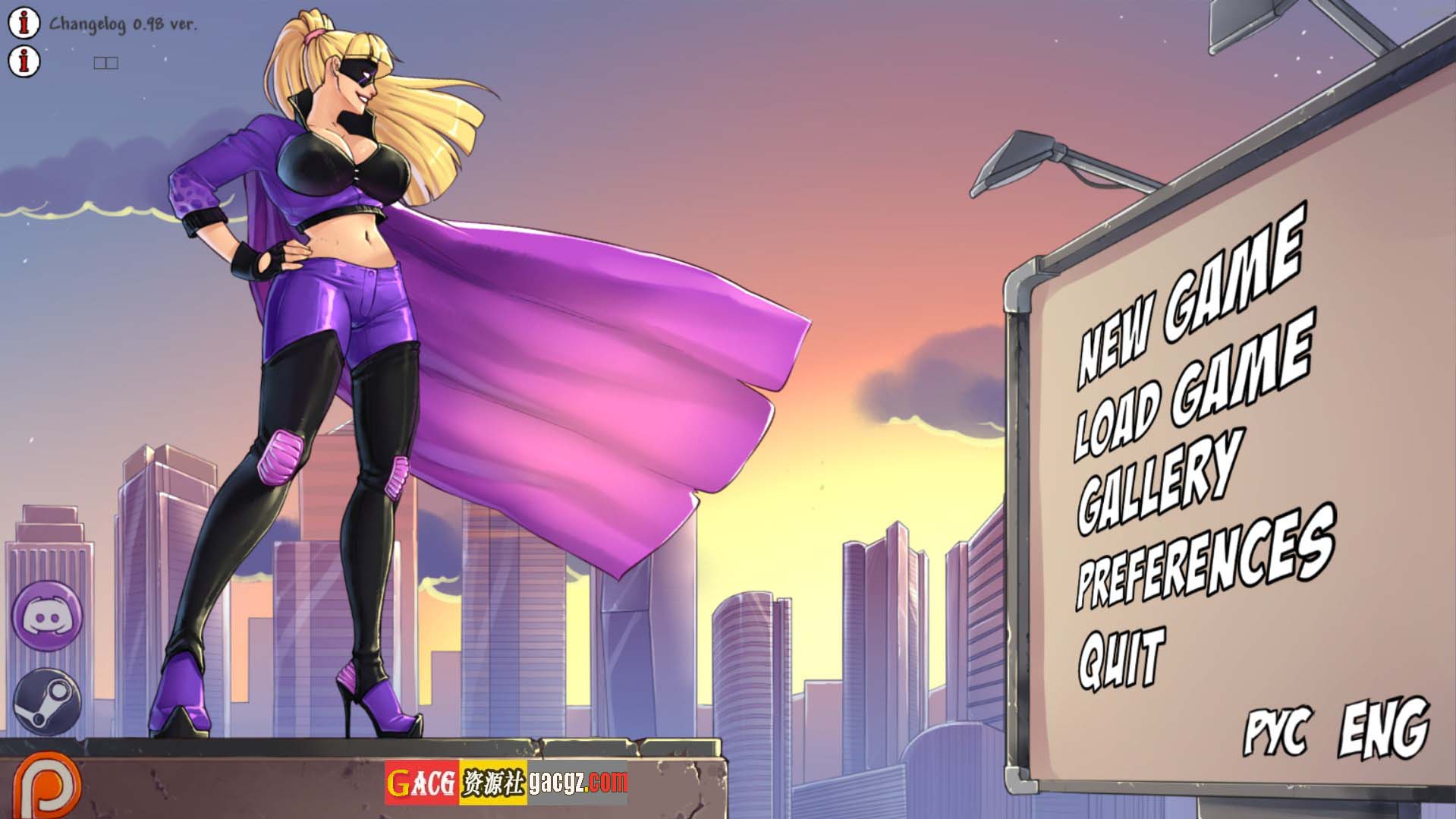
Task: Open the Steam page icon
Action: (47, 701)
